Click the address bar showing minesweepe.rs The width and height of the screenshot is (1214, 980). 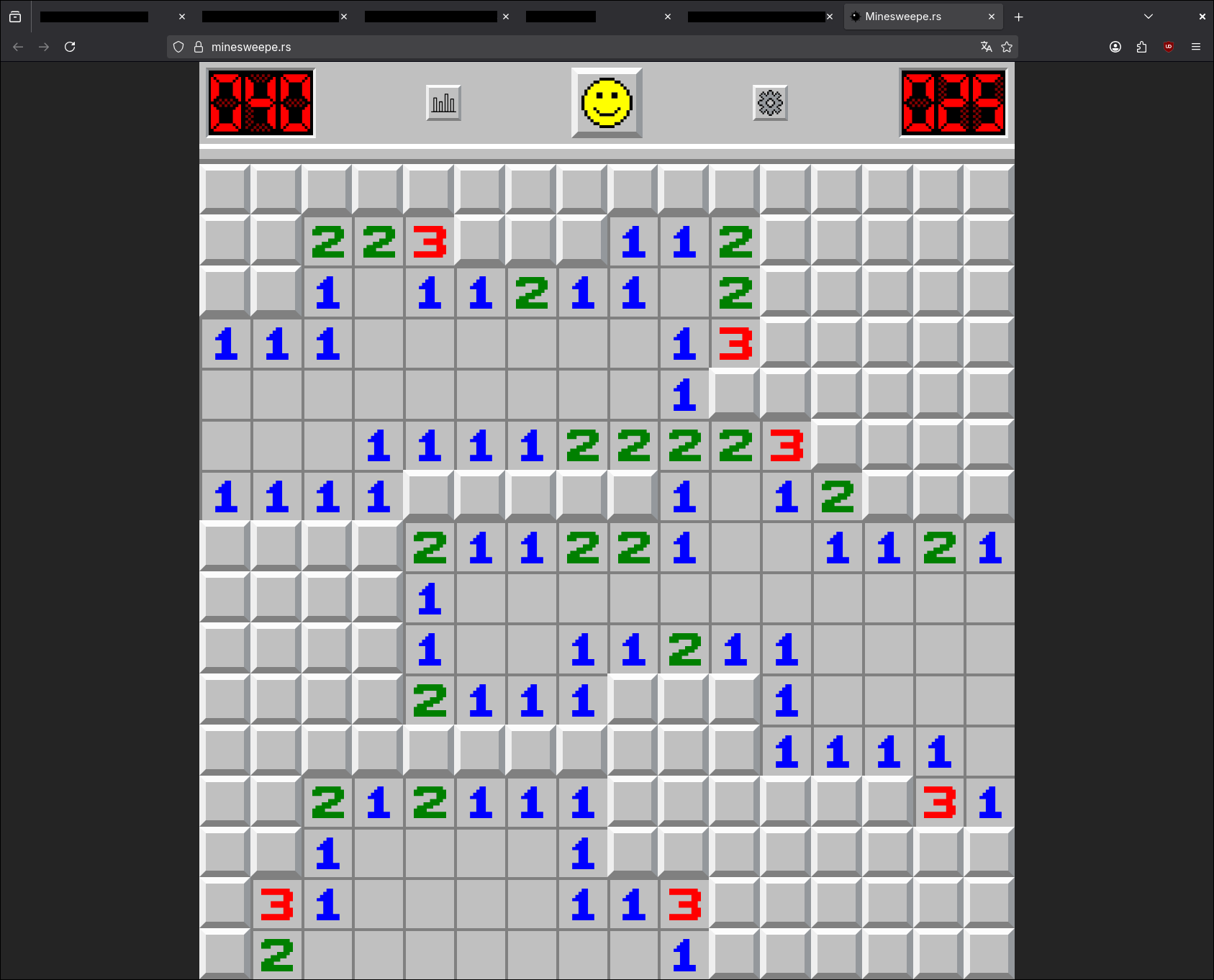click(x=504, y=47)
